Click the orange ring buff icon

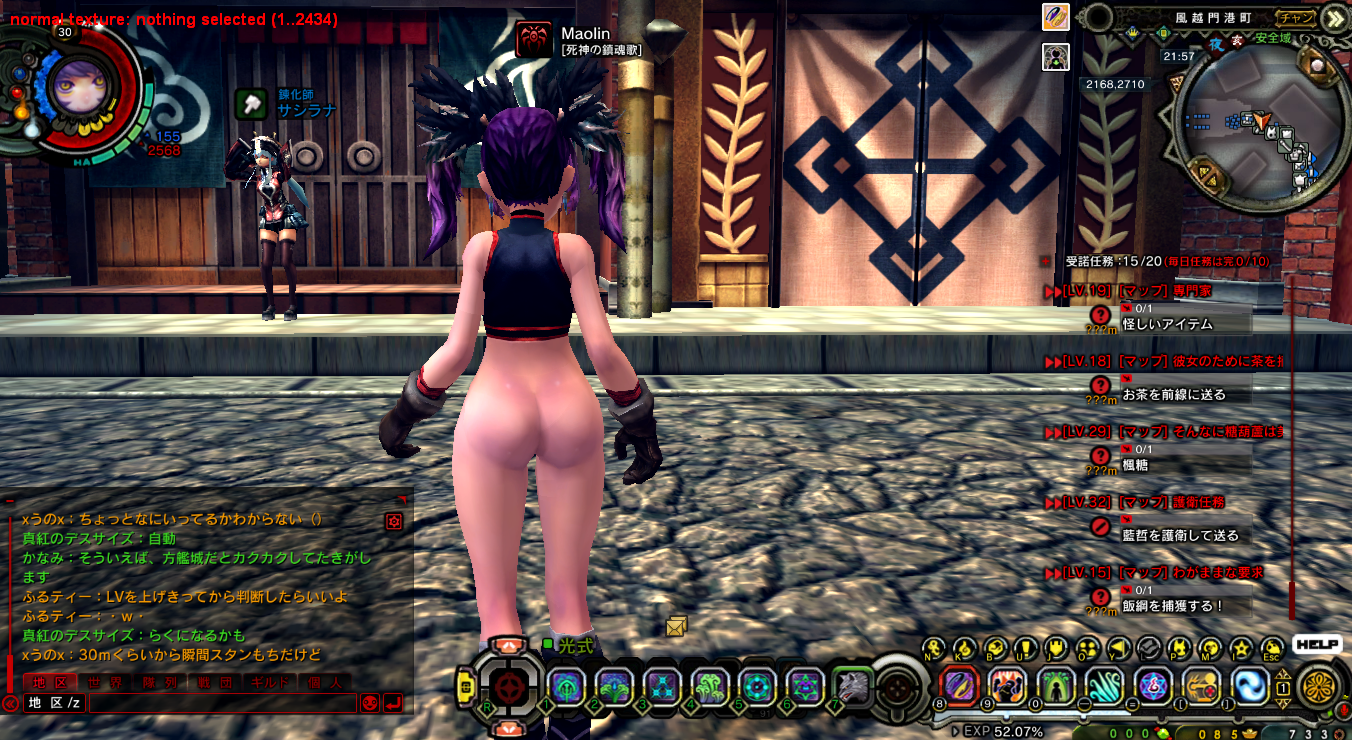[1056, 17]
